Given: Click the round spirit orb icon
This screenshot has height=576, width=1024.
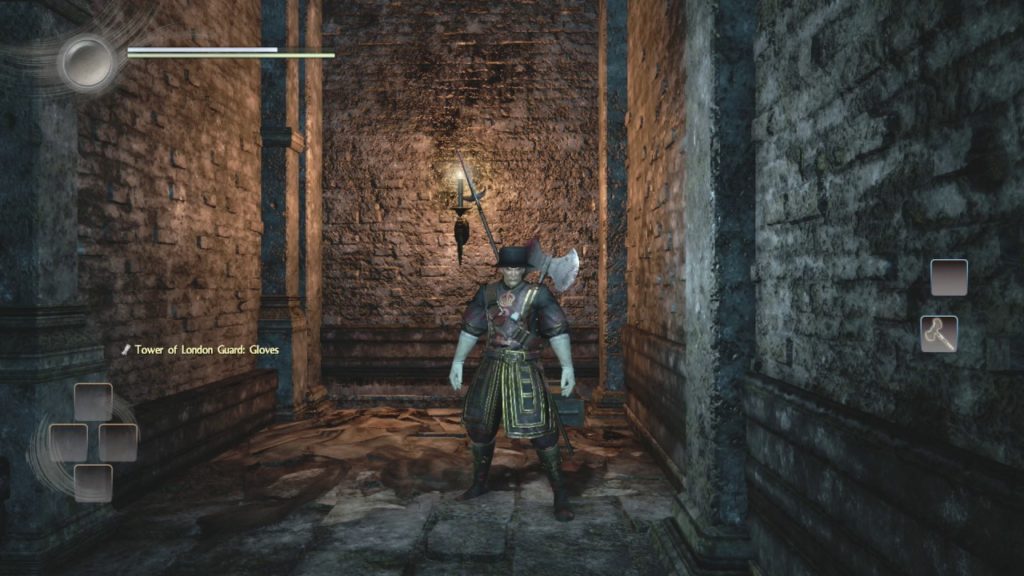Looking at the screenshot, I should (x=87, y=62).
